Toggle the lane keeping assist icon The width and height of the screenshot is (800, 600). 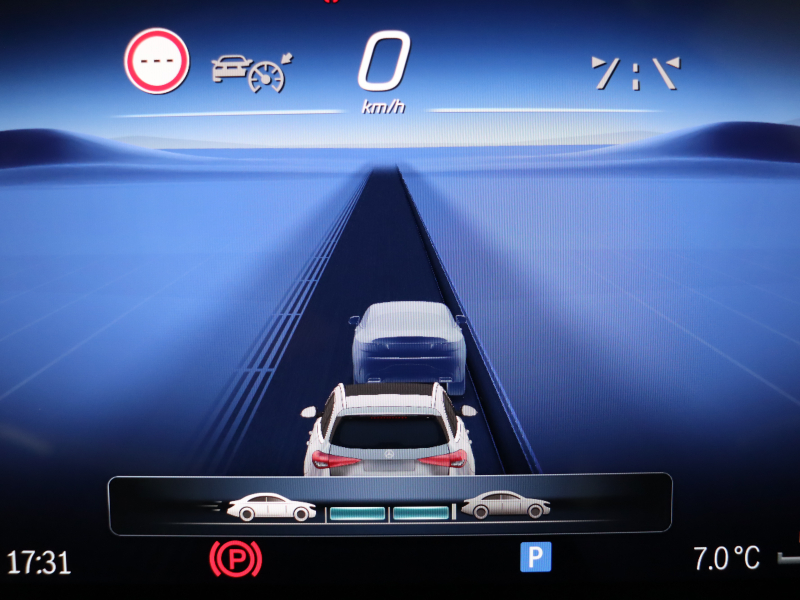click(635, 74)
